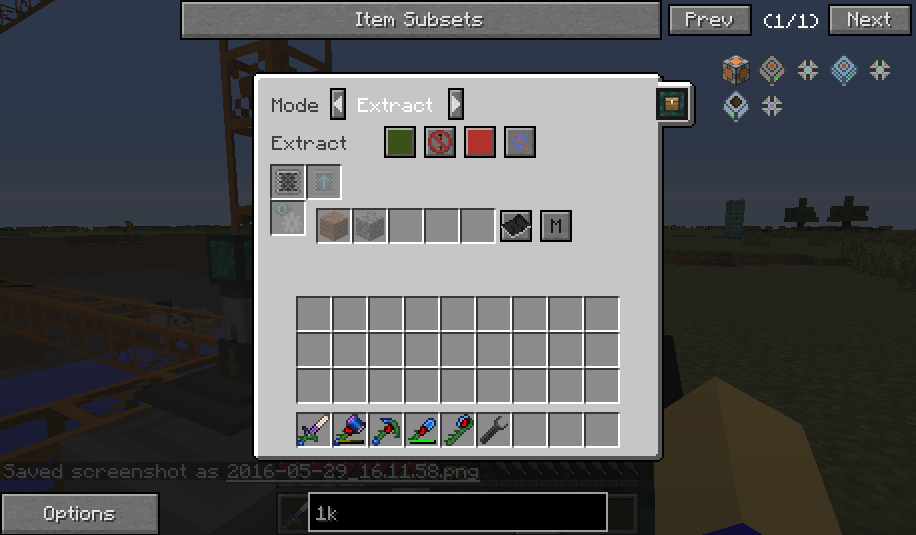Open the chest tab beside the panel
Viewport: 916px width, 535px height.
[x=672, y=104]
